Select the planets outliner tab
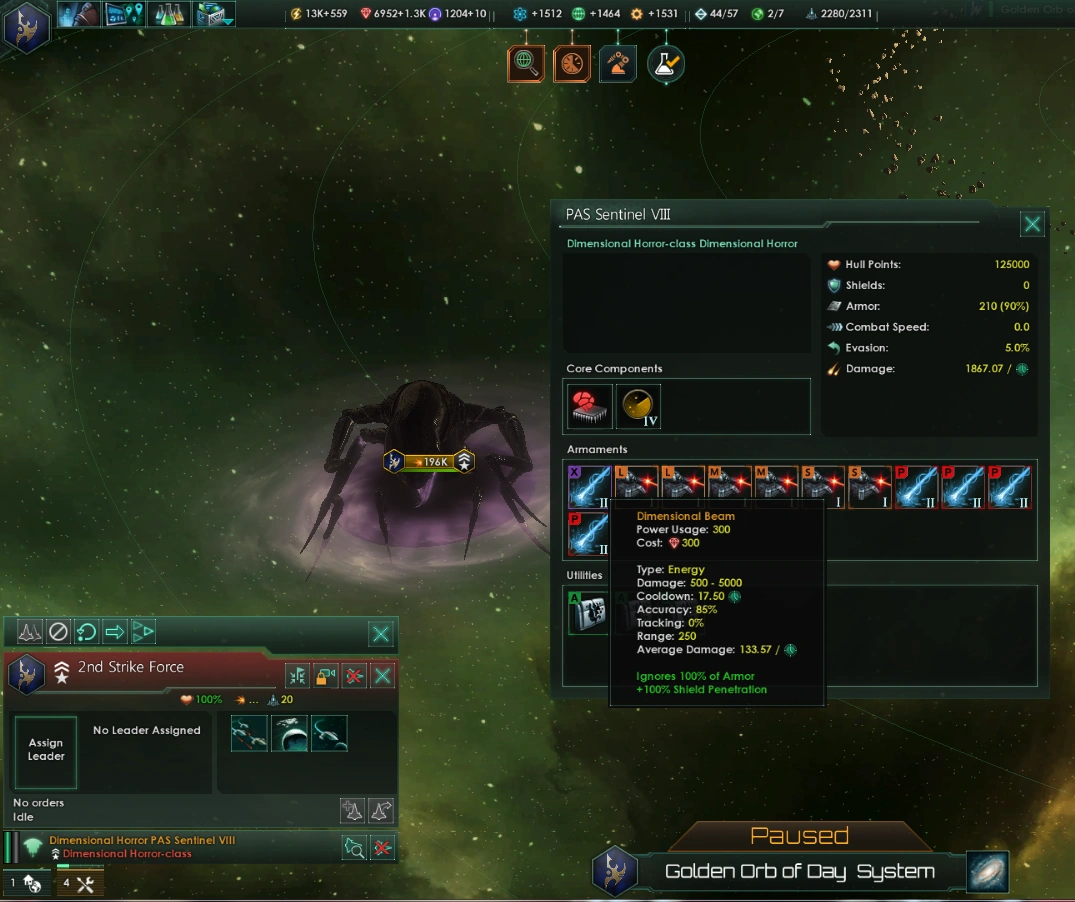Viewport: 1075px width, 902px height. (x=26, y=884)
